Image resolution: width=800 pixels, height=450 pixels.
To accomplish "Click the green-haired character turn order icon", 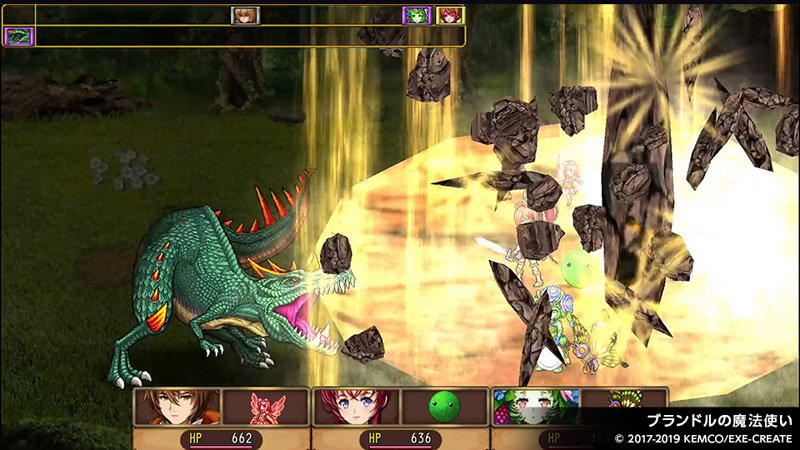I will pyautogui.click(x=416, y=15).
